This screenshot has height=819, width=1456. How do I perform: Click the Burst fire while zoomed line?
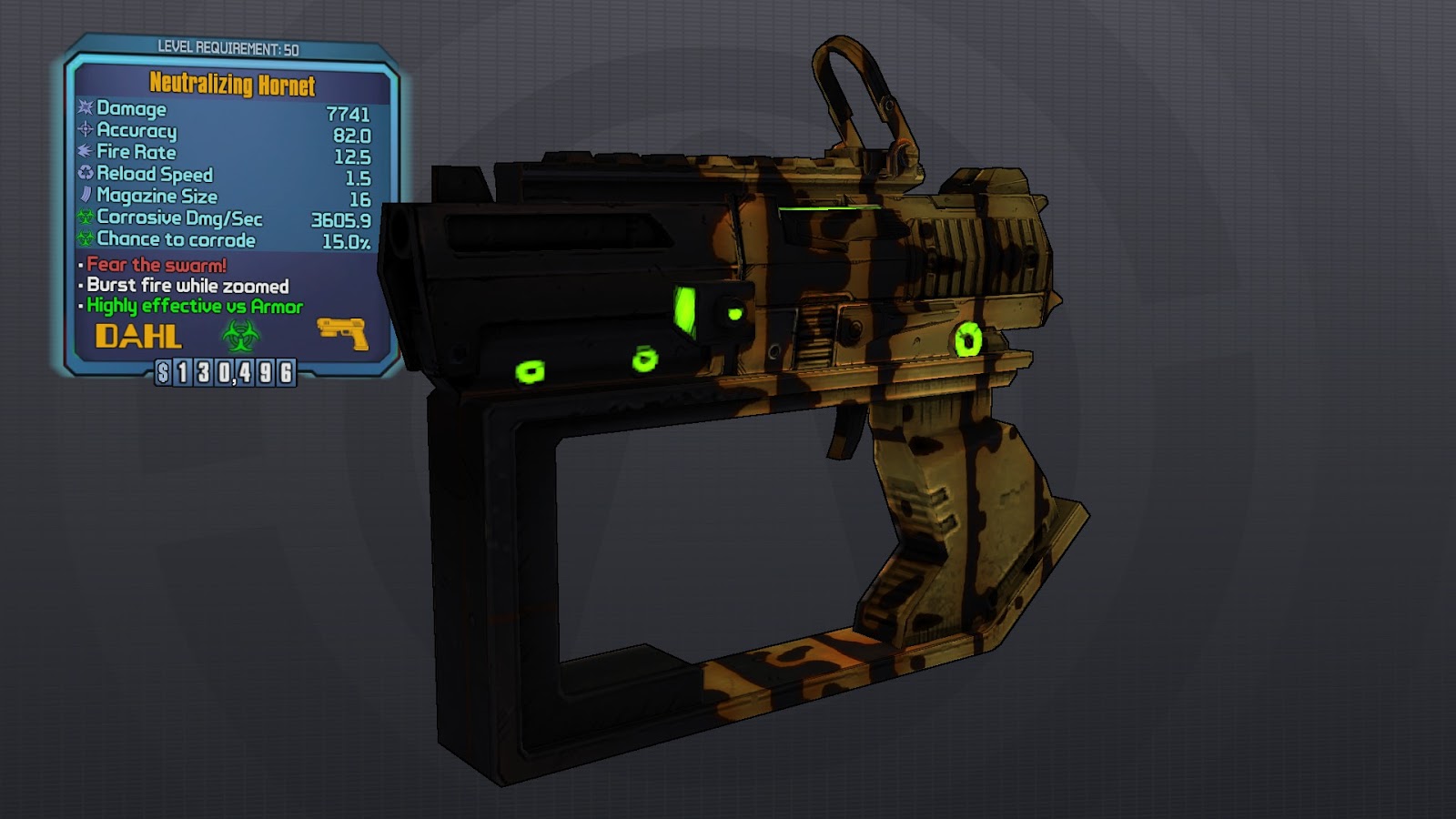point(186,285)
